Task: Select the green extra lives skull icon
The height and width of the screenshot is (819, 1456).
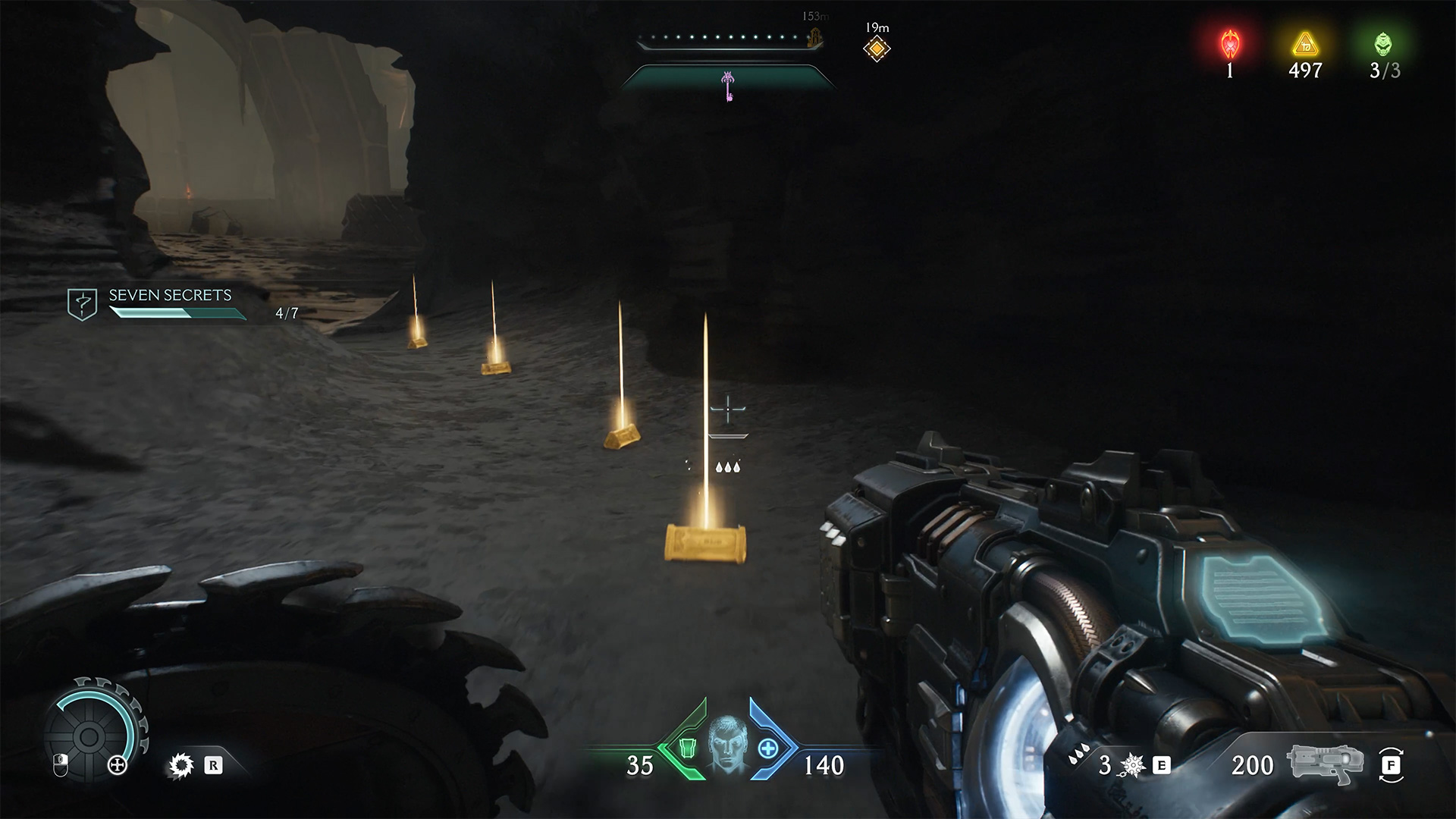Action: point(1384,45)
